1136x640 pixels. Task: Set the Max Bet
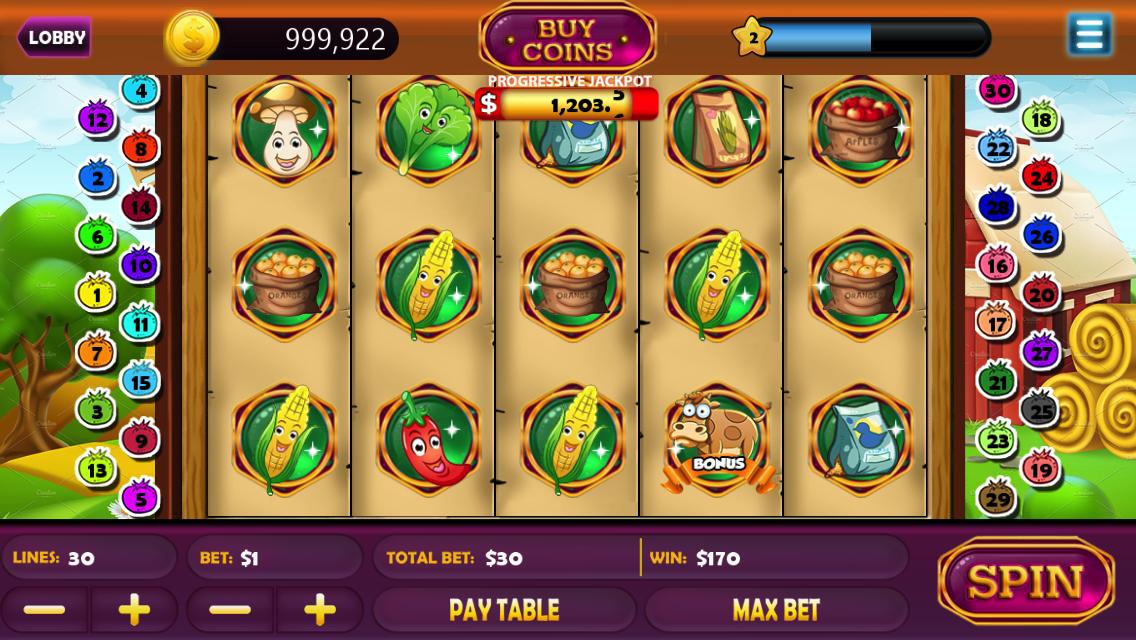click(776, 609)
